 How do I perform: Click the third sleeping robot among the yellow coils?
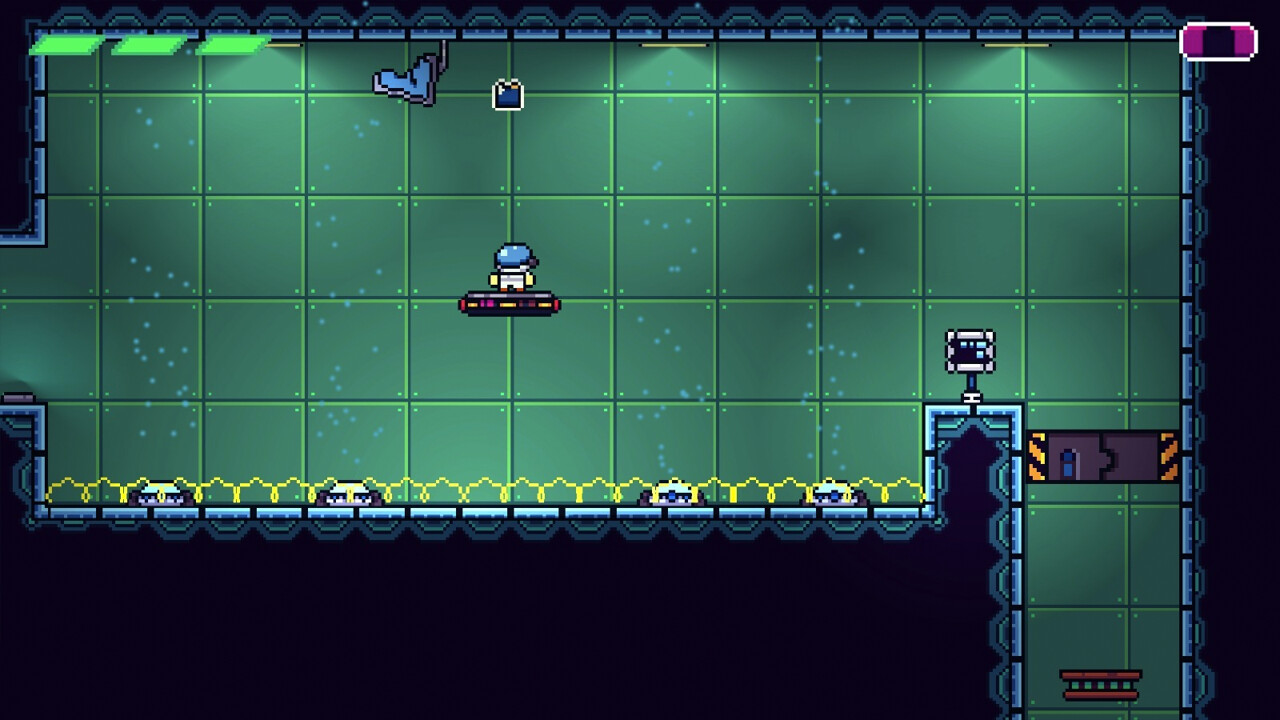click(672, 492)
